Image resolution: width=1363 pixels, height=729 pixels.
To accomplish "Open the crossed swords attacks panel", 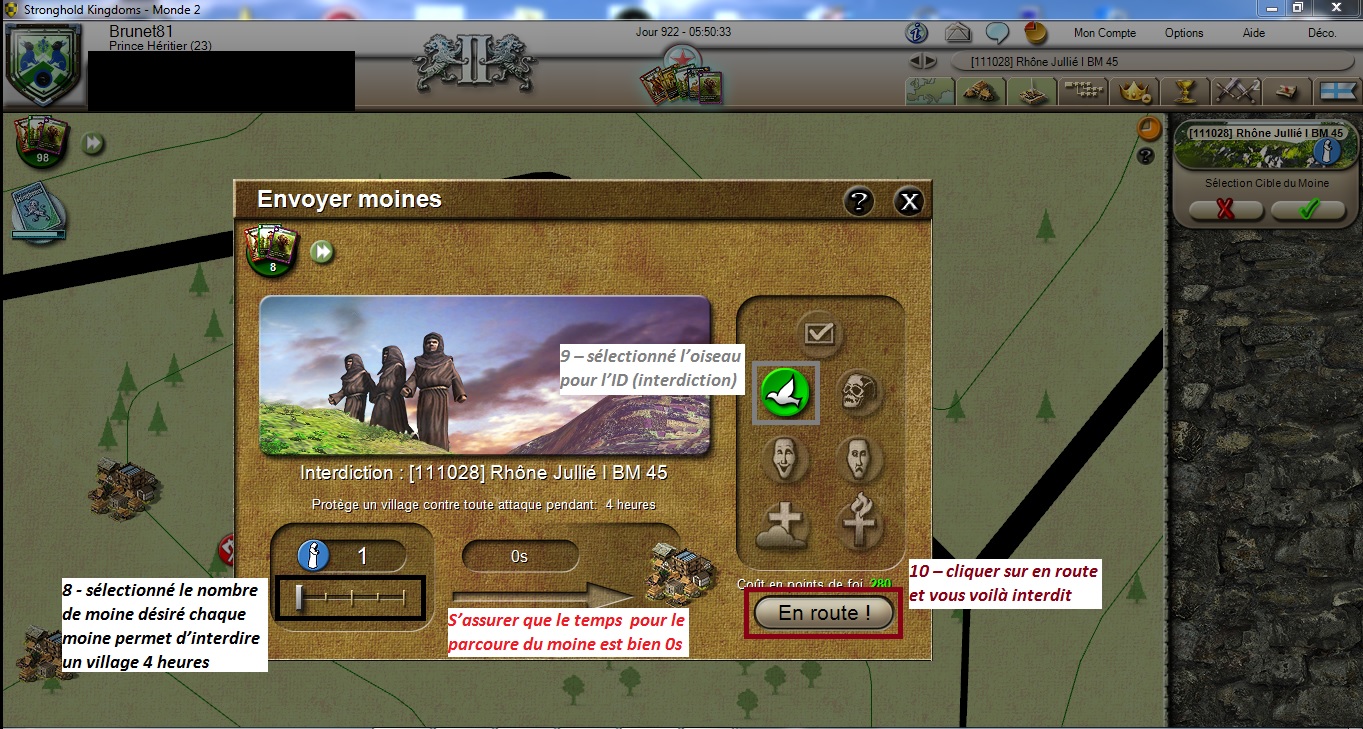I will coord(1236,91).
